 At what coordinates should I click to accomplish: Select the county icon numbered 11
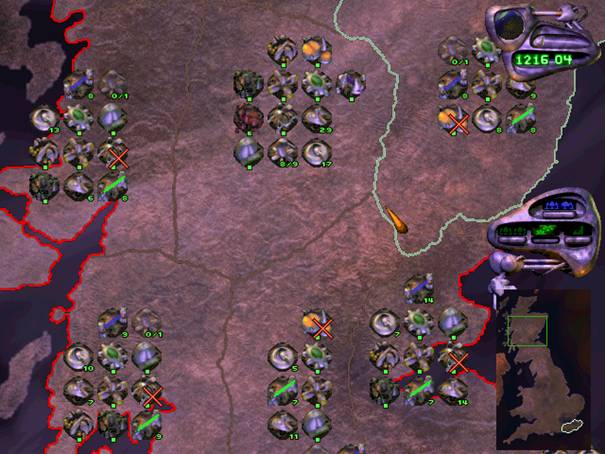click(x=282, y=424)
